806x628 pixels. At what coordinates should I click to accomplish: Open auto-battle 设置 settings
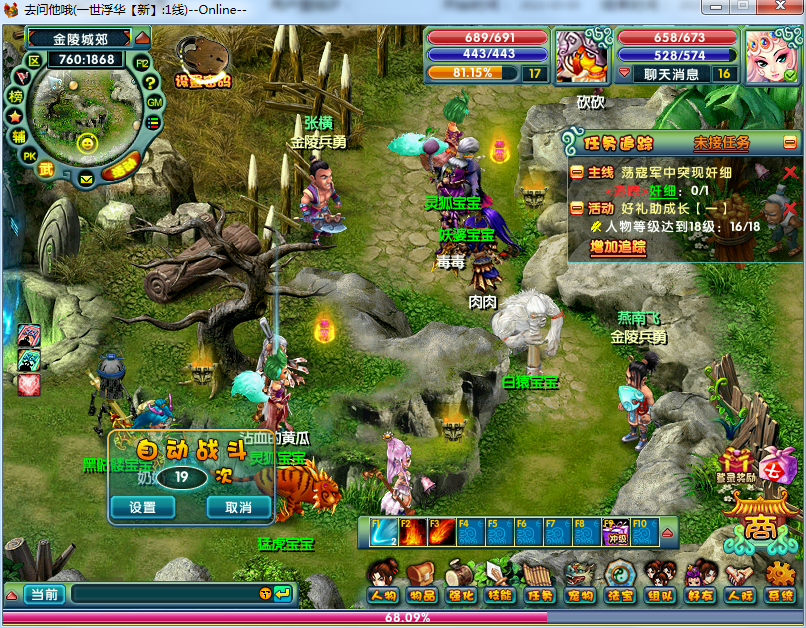pos(143,507)
